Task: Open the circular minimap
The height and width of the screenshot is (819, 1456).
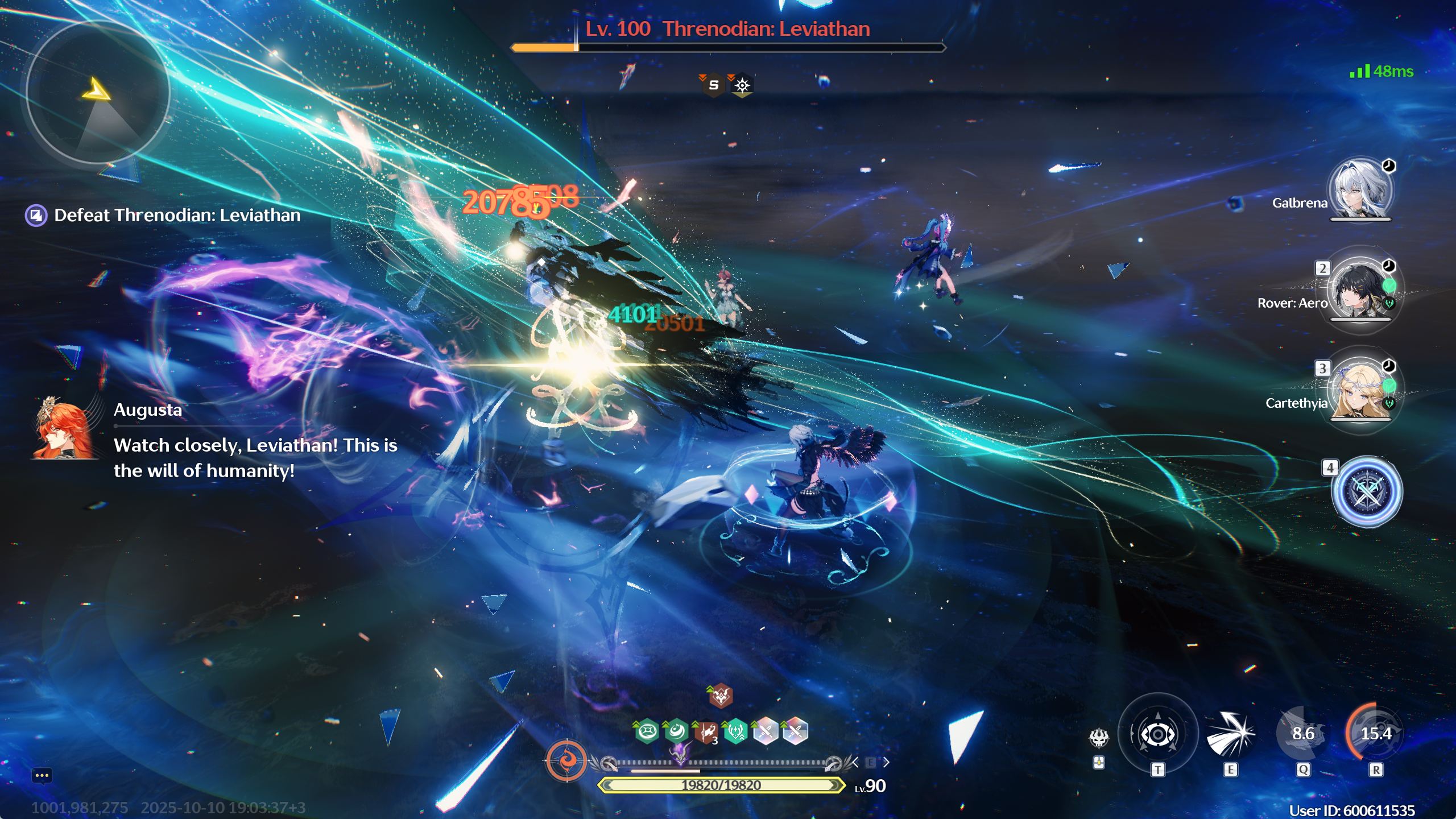Action: 98,92
